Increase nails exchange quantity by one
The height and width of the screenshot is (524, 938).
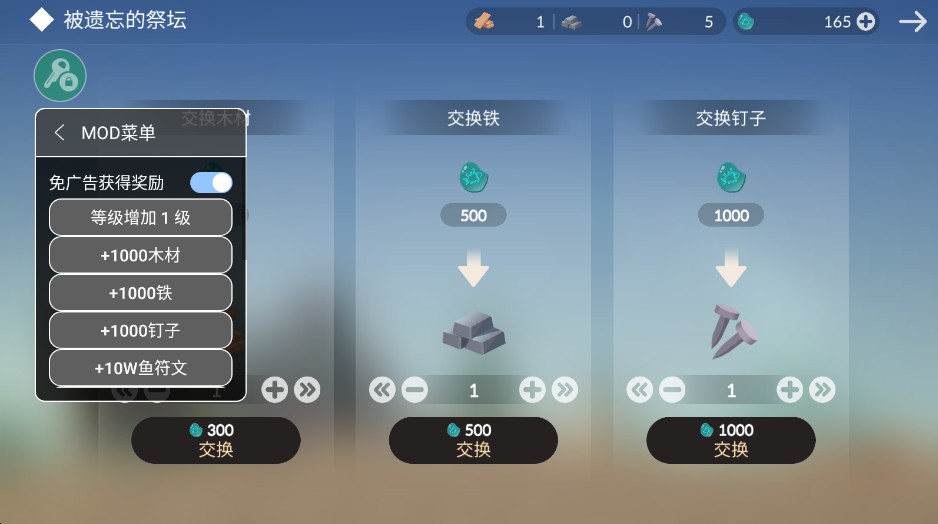tap(790, 390)
